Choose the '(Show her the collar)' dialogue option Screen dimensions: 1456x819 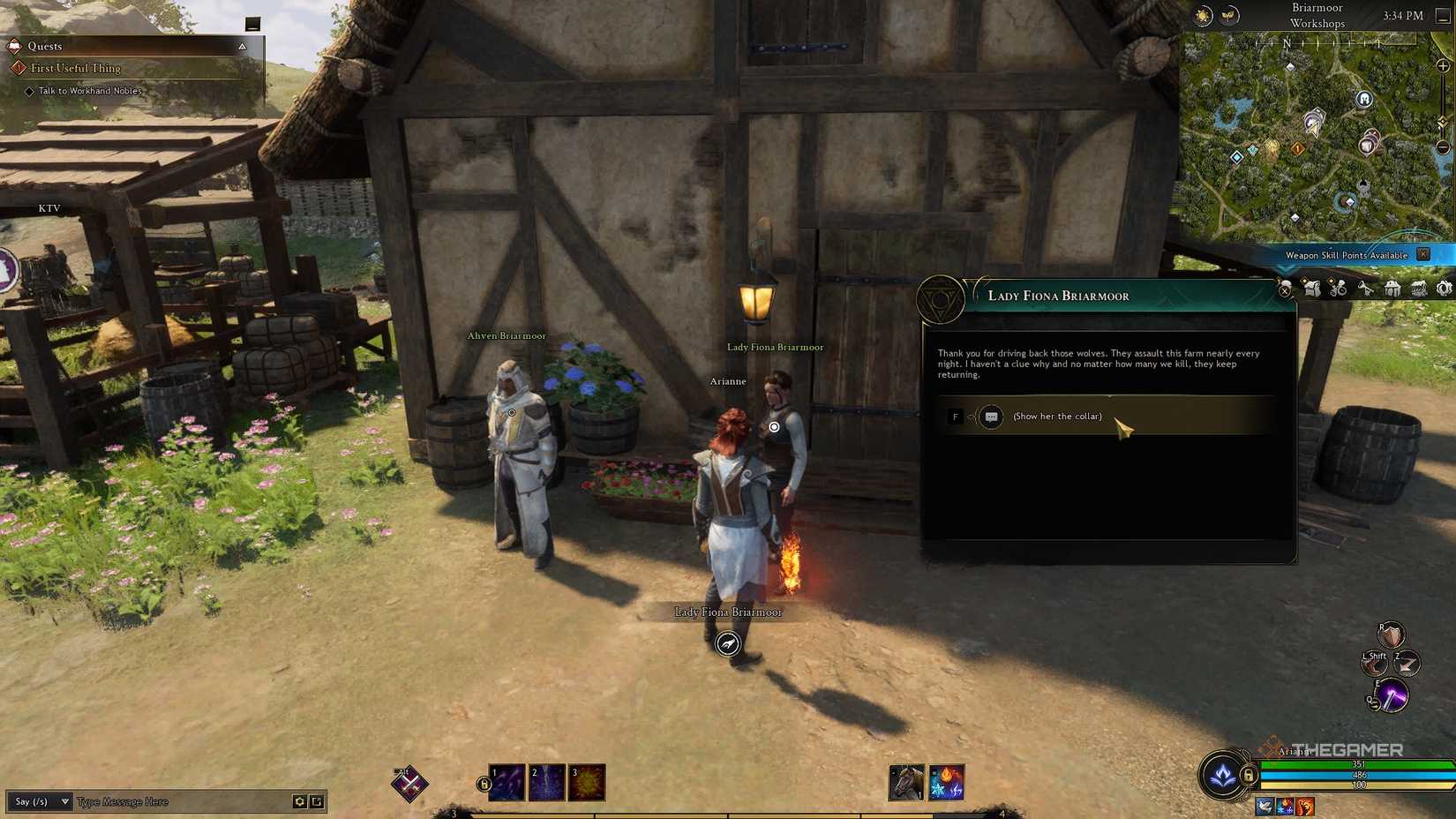tap(1056, 416)
